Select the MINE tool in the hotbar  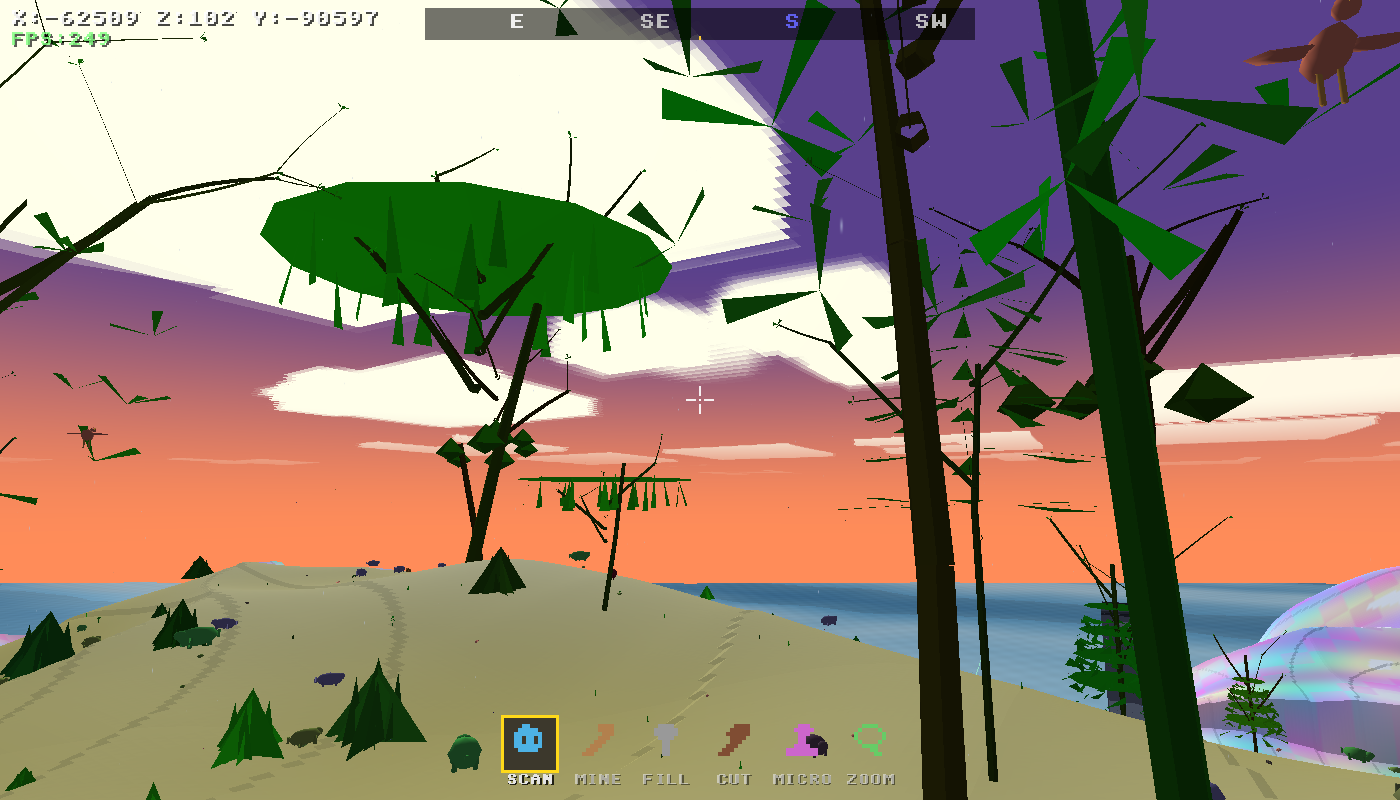coord(597,740)
